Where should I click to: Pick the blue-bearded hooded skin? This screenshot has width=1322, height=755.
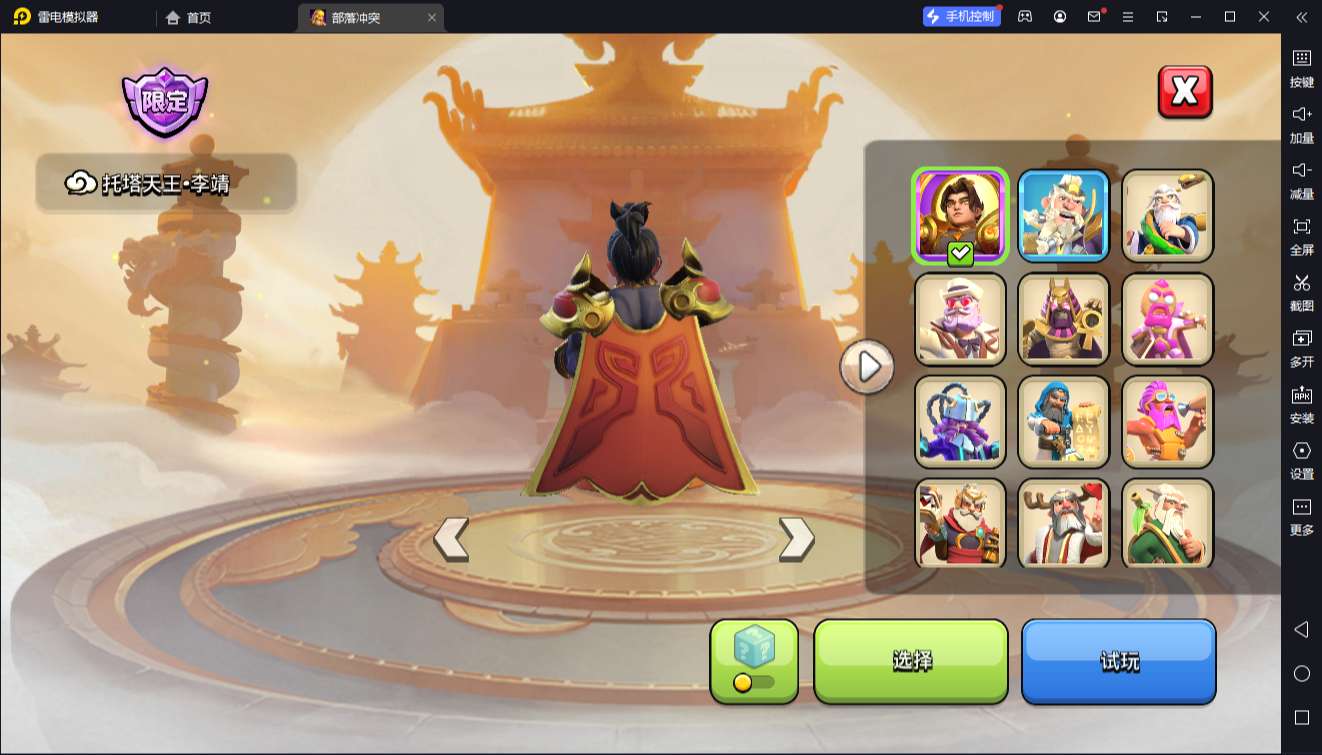(1063, 422)
